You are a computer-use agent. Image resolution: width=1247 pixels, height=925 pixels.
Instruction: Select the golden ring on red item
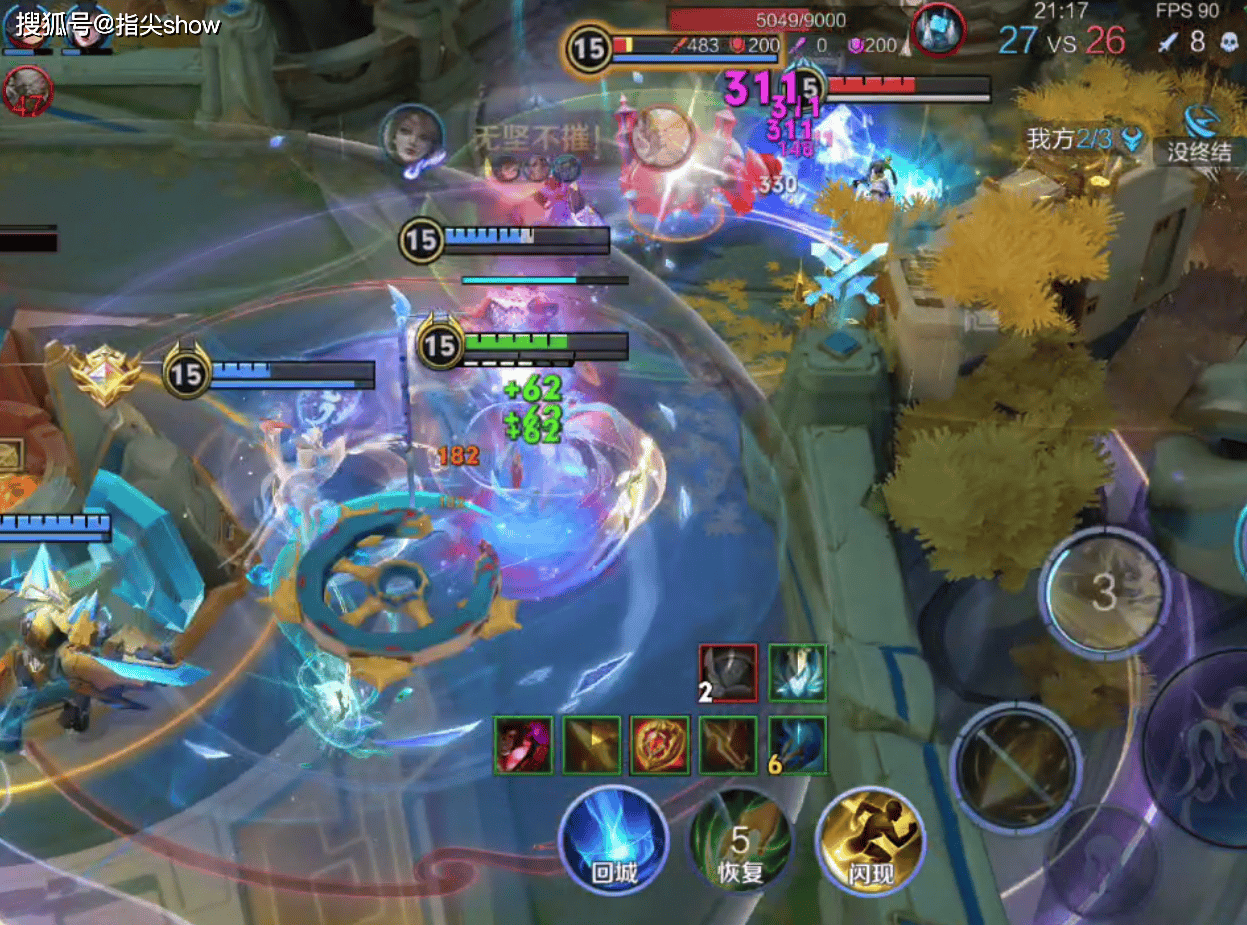[x=660, y=745]
